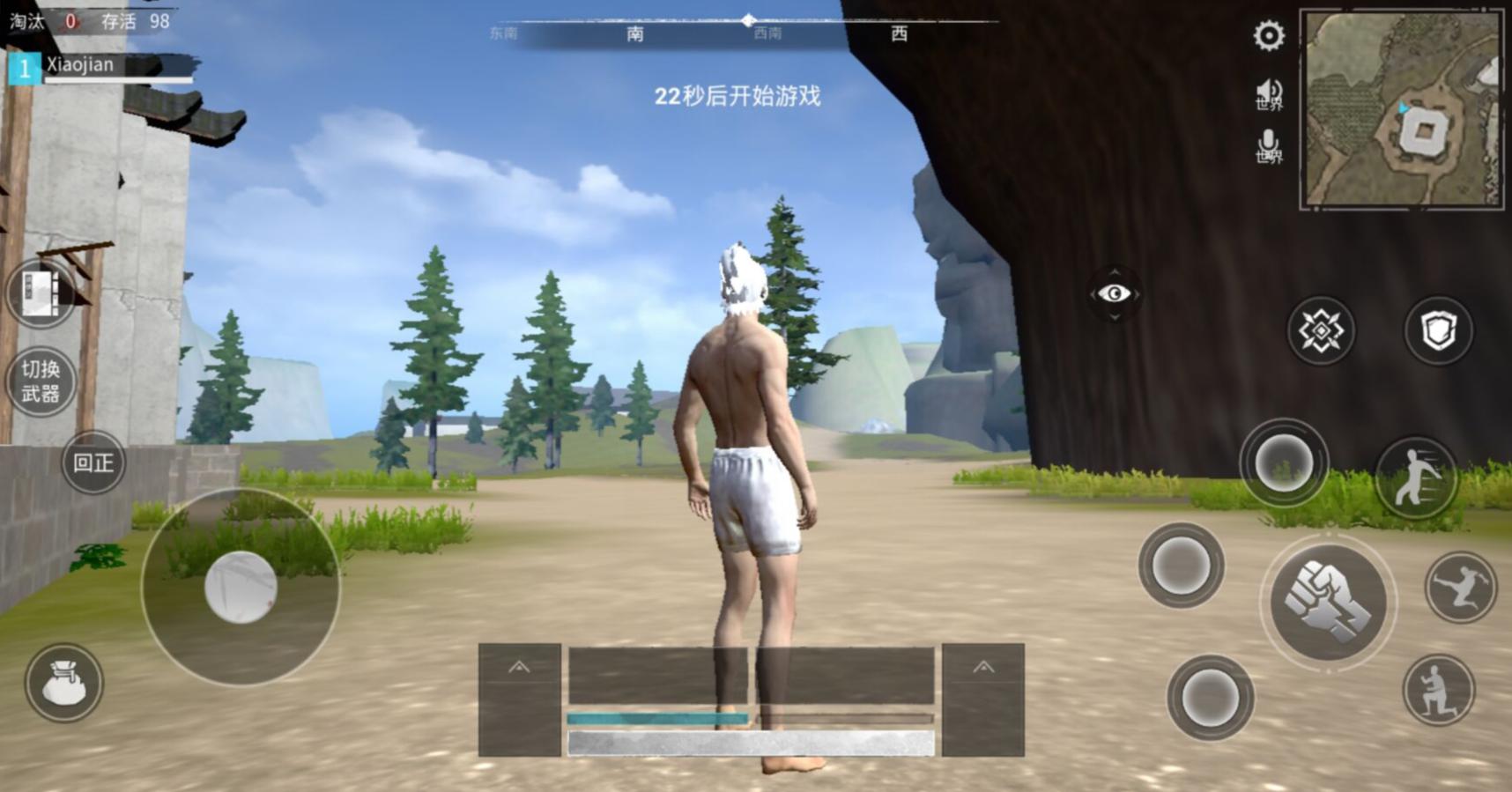The width and height of the screenshot is (1512, 792).
Task: Toggle the eye observation mode
Action: [1113, 292]
